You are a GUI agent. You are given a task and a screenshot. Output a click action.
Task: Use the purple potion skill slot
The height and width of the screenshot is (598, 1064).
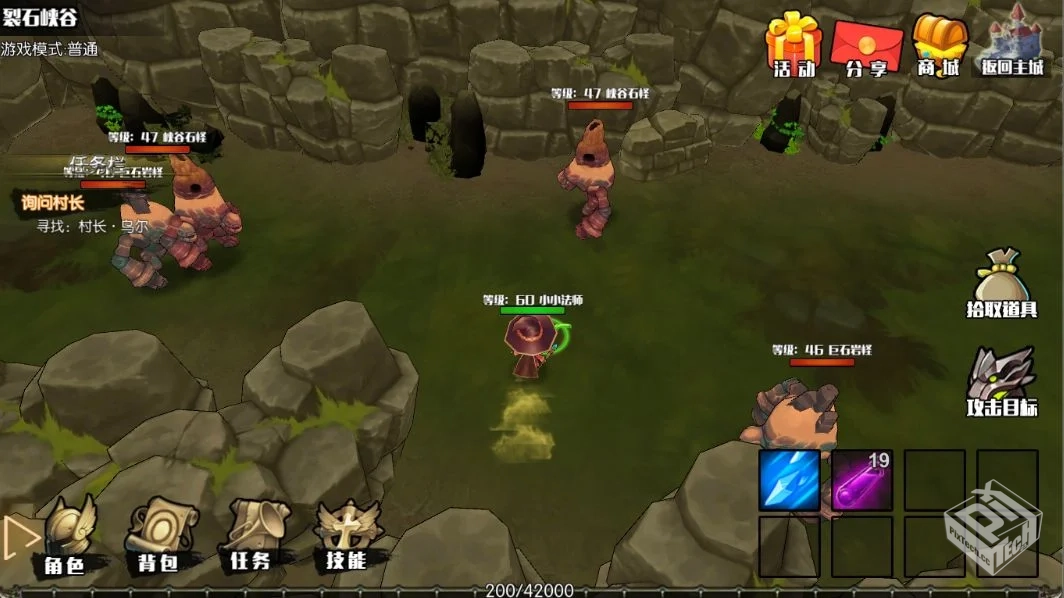point(862,480)
